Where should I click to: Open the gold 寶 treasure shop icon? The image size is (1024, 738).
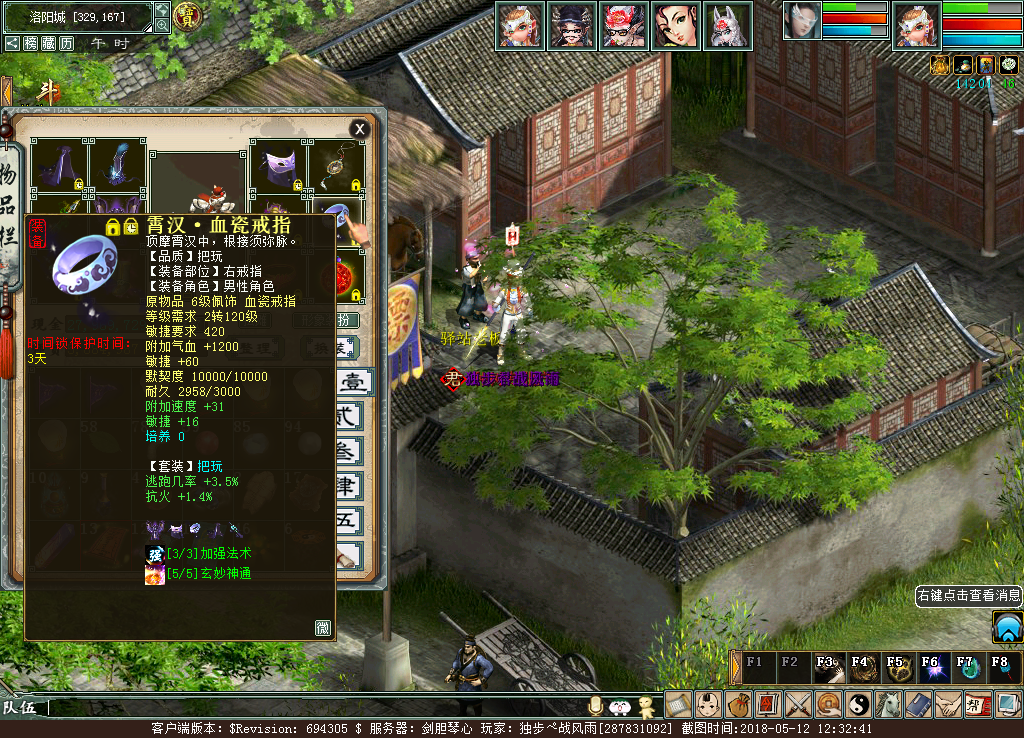pyautogui.click(x=187, y=15)
